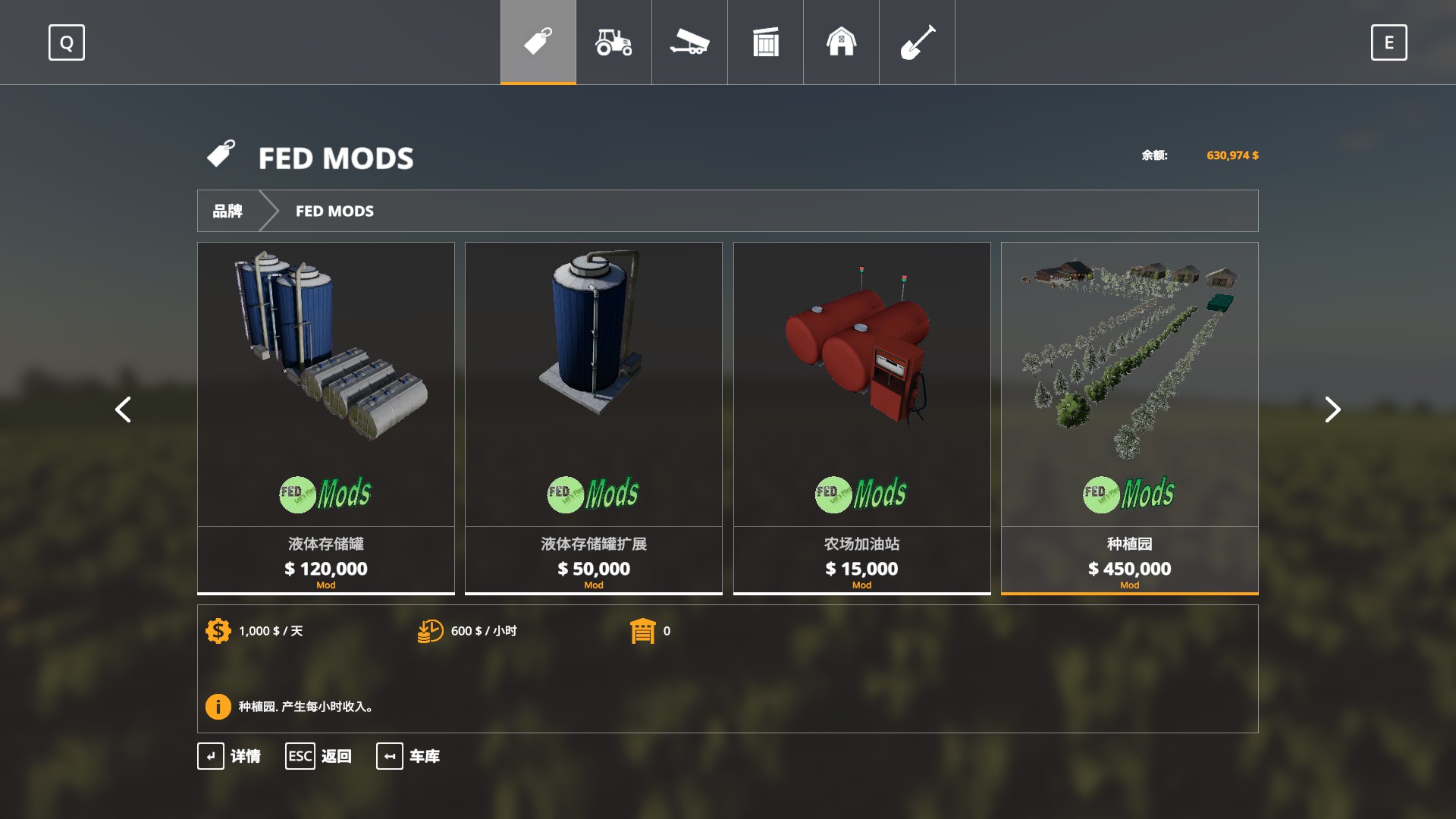Select the tractor category icon

tap(613, 42)
